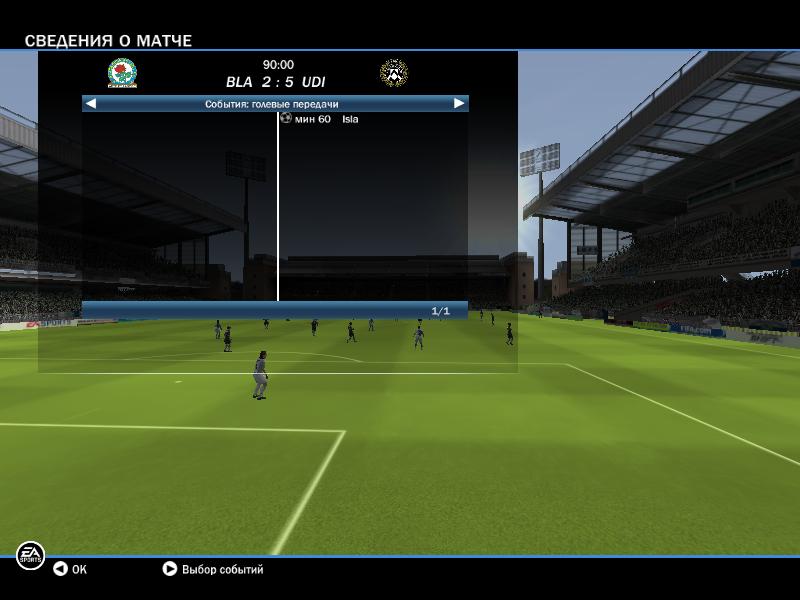Image resolution: width=800 pixels, height=600 pixels.
Task: Show the previous event category with left arrow
Action: coord(91,103)
